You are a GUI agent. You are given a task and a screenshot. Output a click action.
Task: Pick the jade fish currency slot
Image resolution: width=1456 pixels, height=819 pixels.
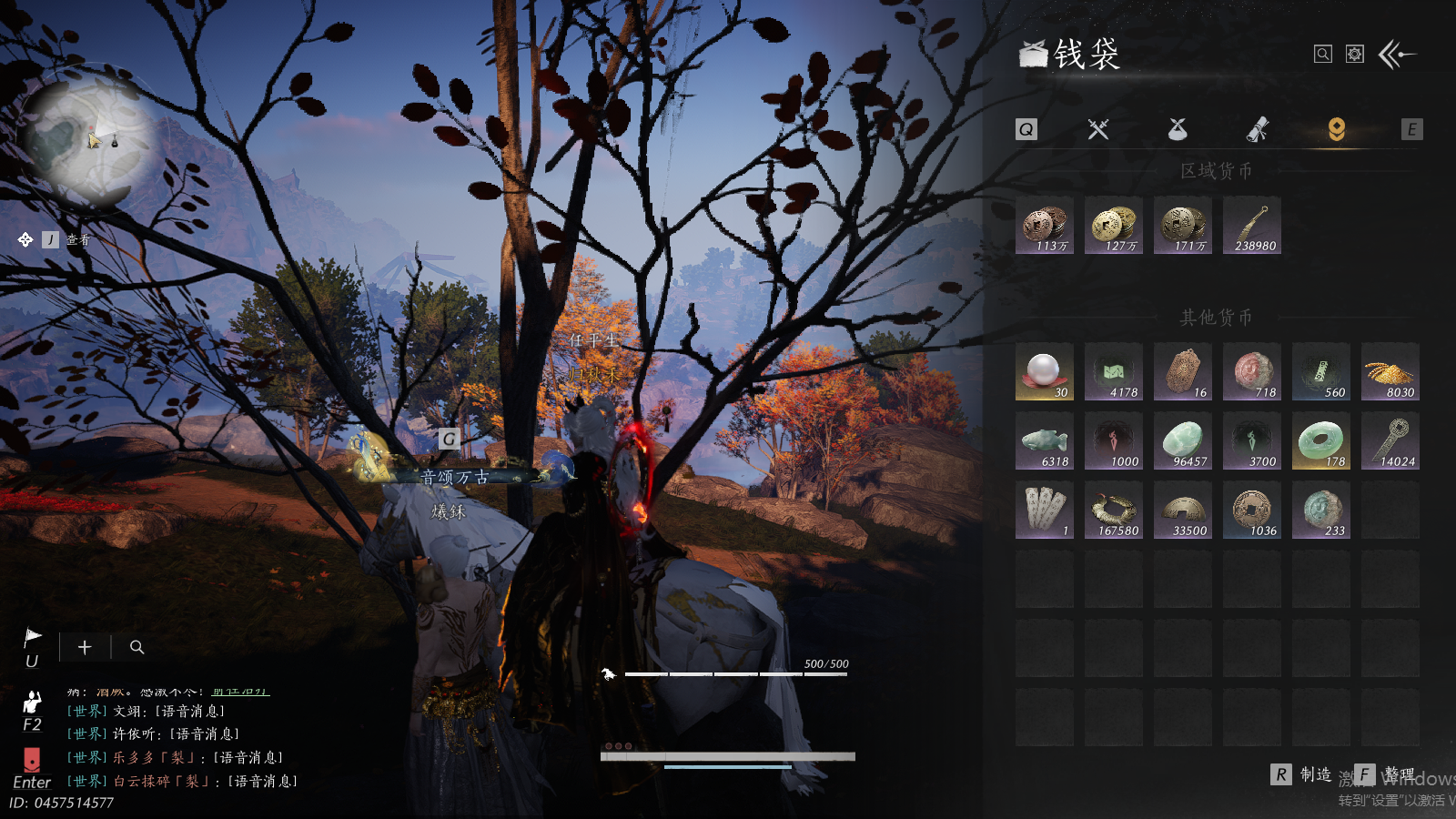(x=1045, y=441)
